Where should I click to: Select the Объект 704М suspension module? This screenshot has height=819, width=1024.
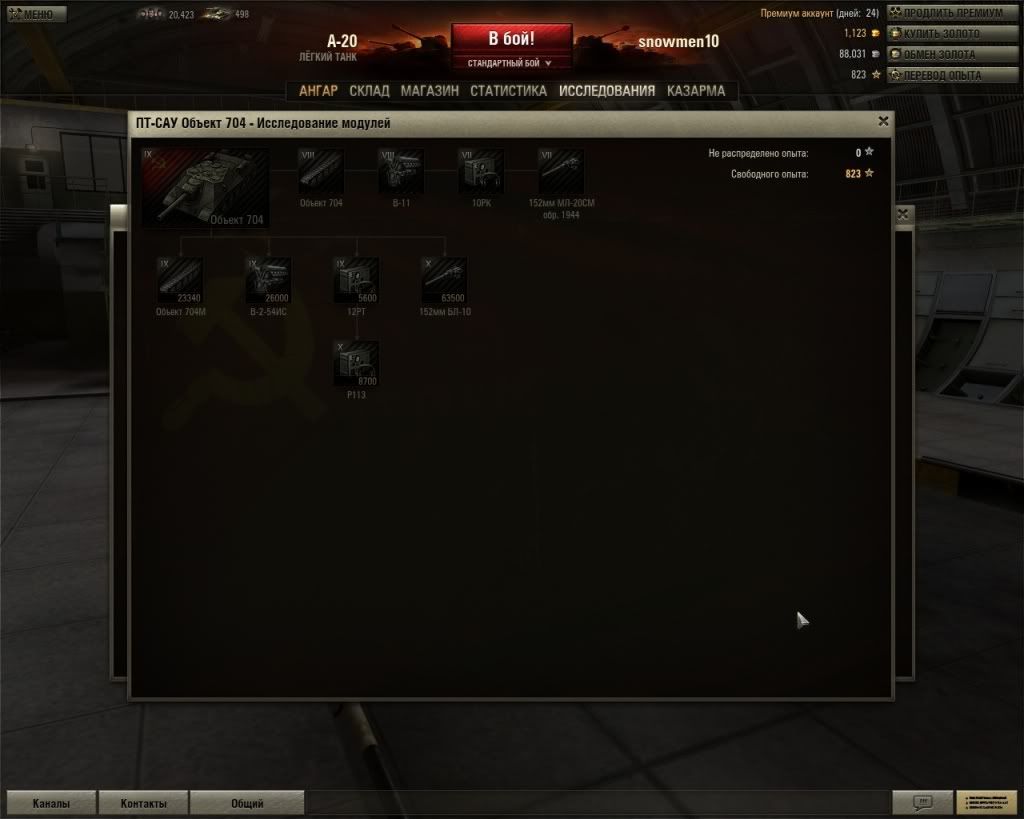click(180, 280)
